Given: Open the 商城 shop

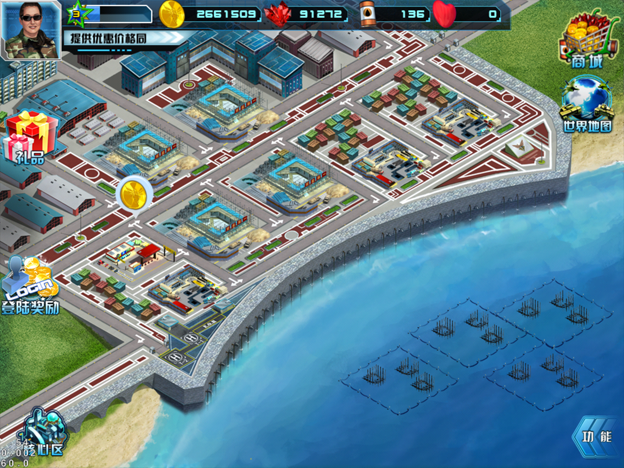Looking at the screenshot, I should [588, 45].
